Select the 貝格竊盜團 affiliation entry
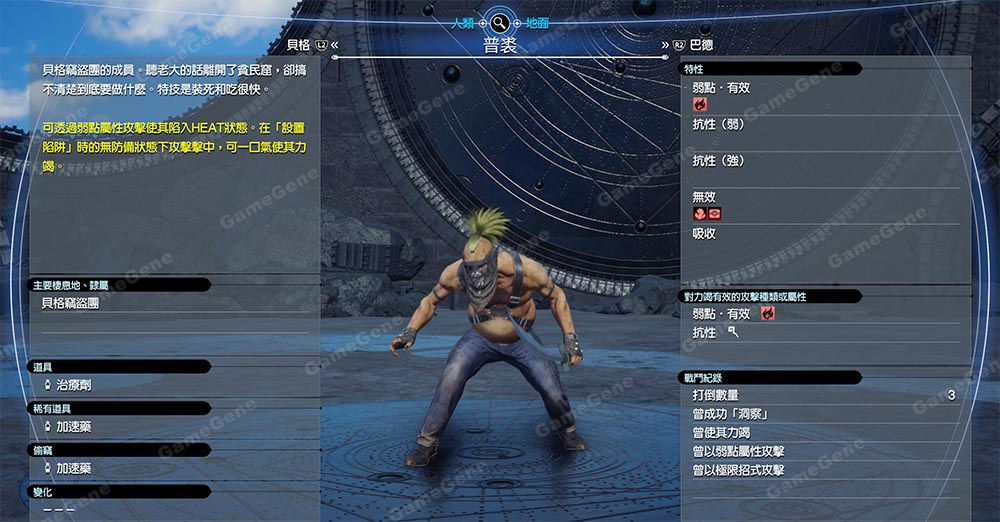Viewport: 1000px width, 522px height. [70, 302]
